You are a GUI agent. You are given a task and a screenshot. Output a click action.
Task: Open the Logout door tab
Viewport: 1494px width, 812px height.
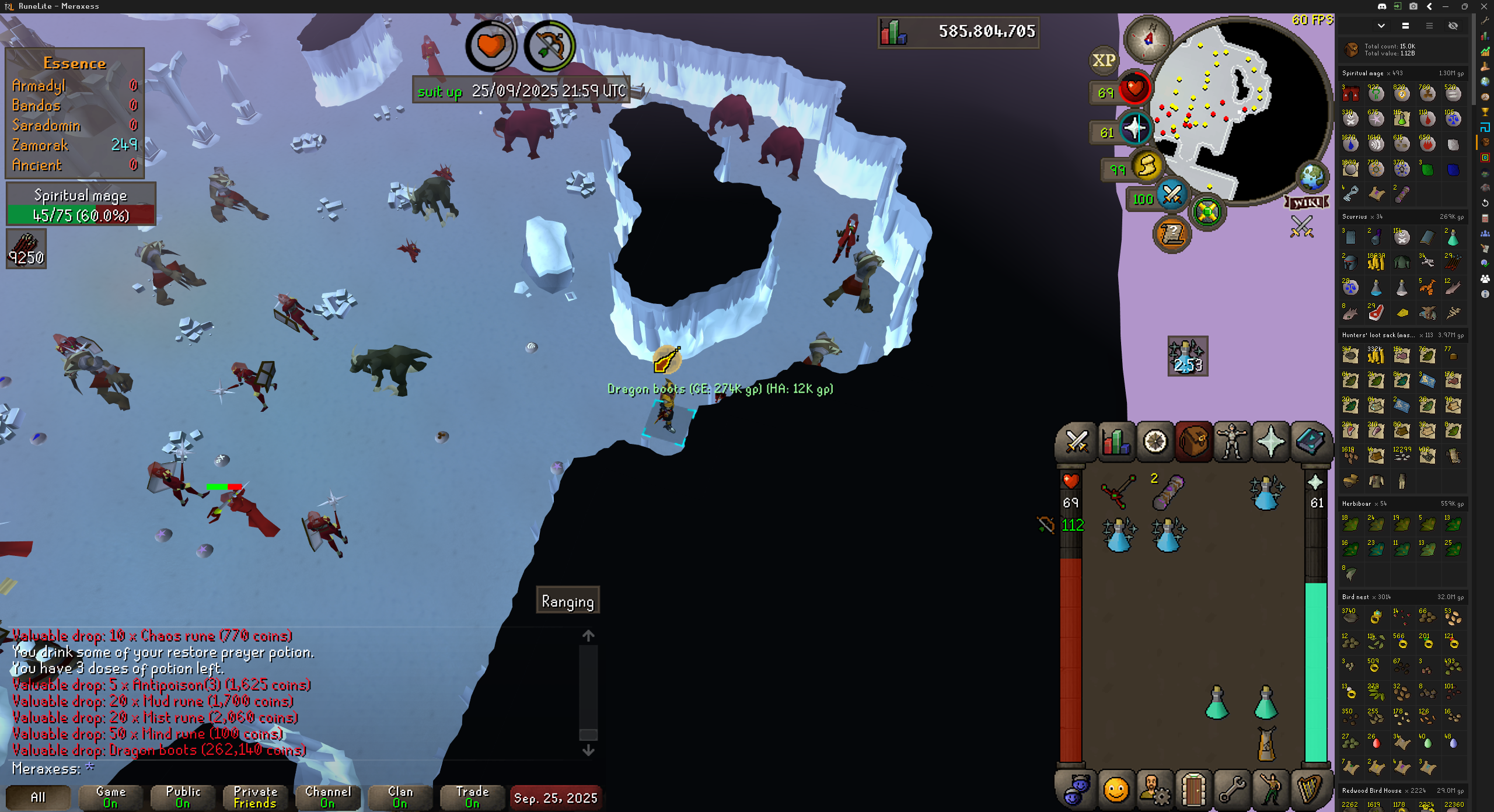point(1193,790)
